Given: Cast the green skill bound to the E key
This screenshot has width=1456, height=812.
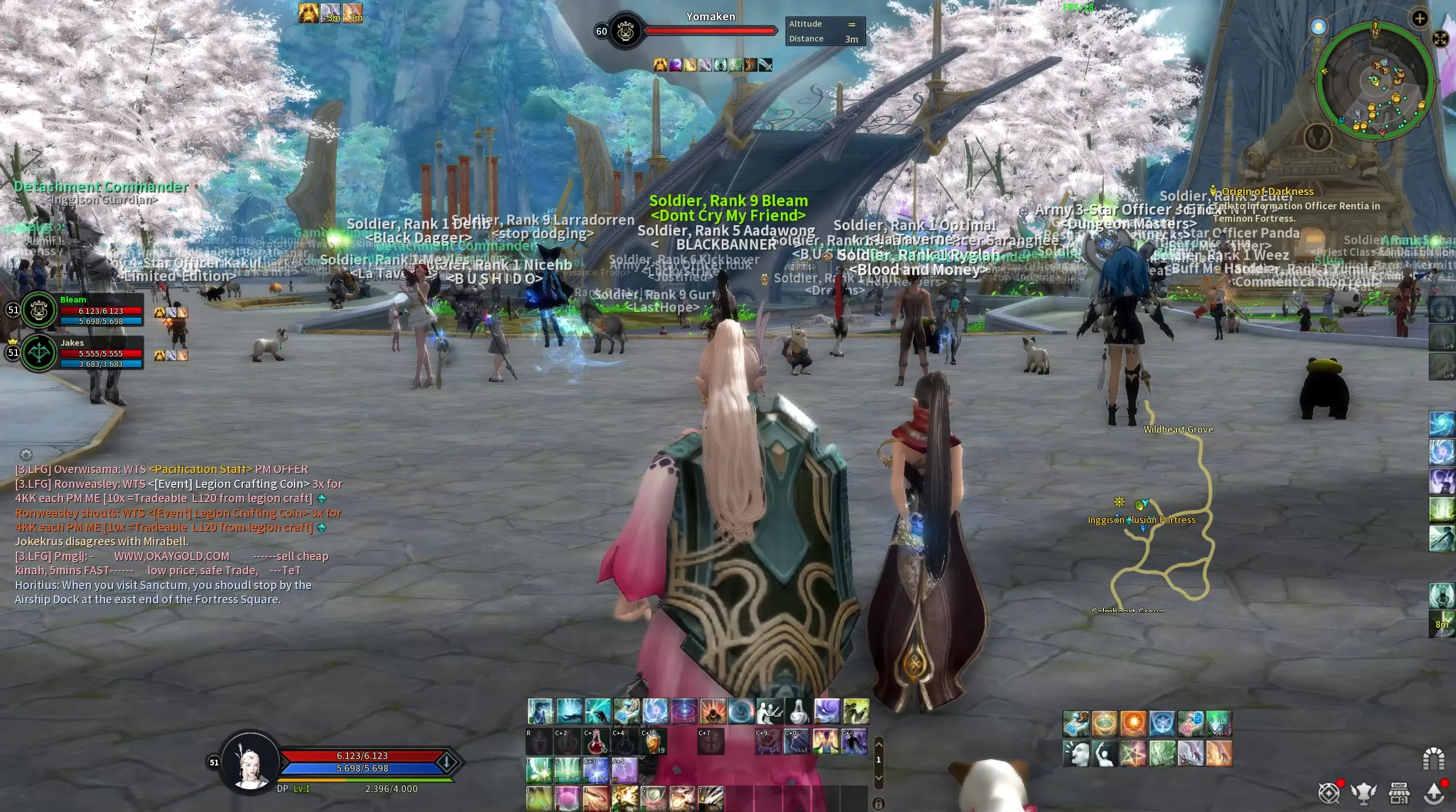Looking at the screenshot, I should pyautogui.click(x=539, y=770).
